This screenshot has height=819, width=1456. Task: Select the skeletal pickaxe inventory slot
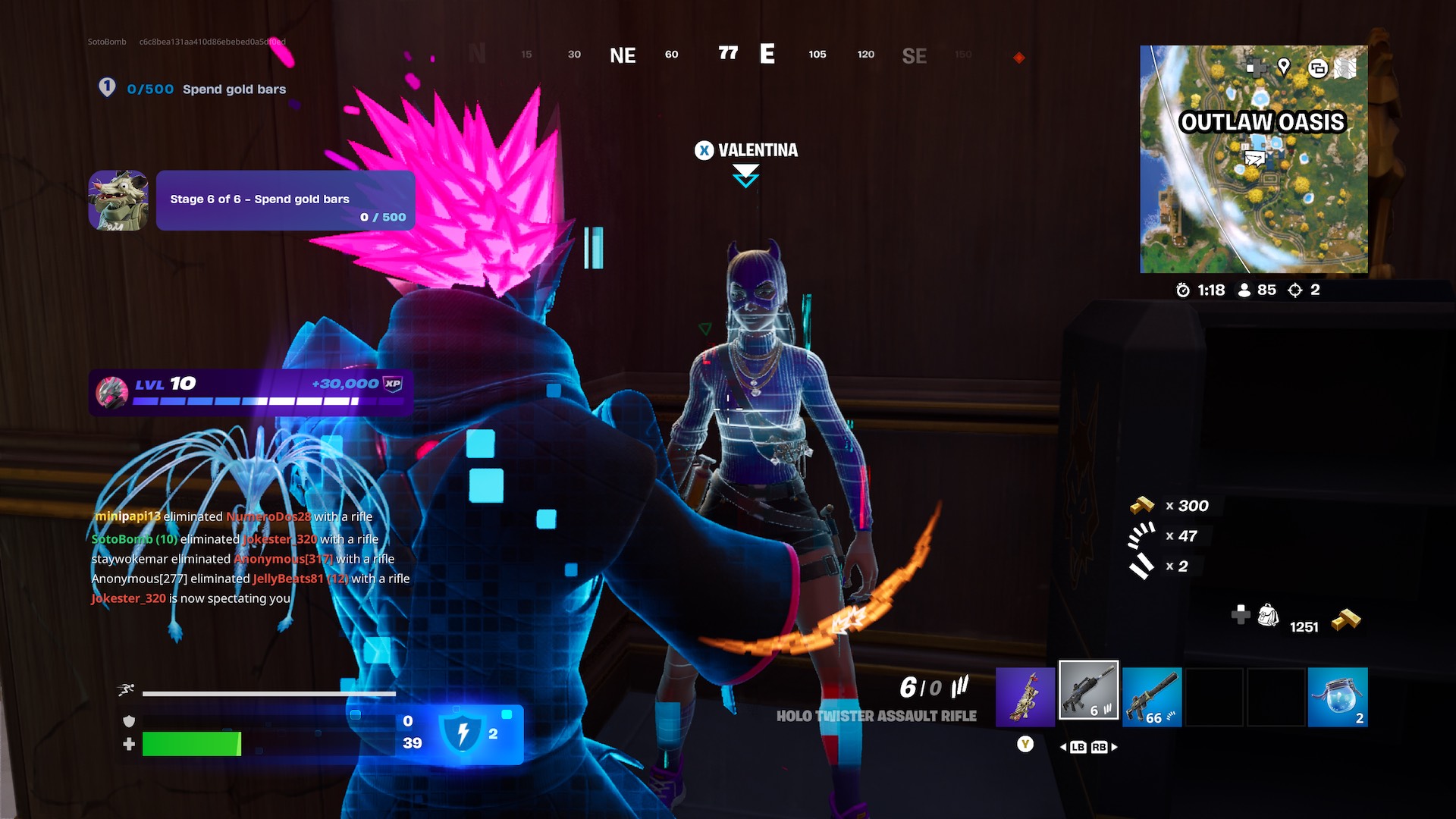(x=1025, y=694)
